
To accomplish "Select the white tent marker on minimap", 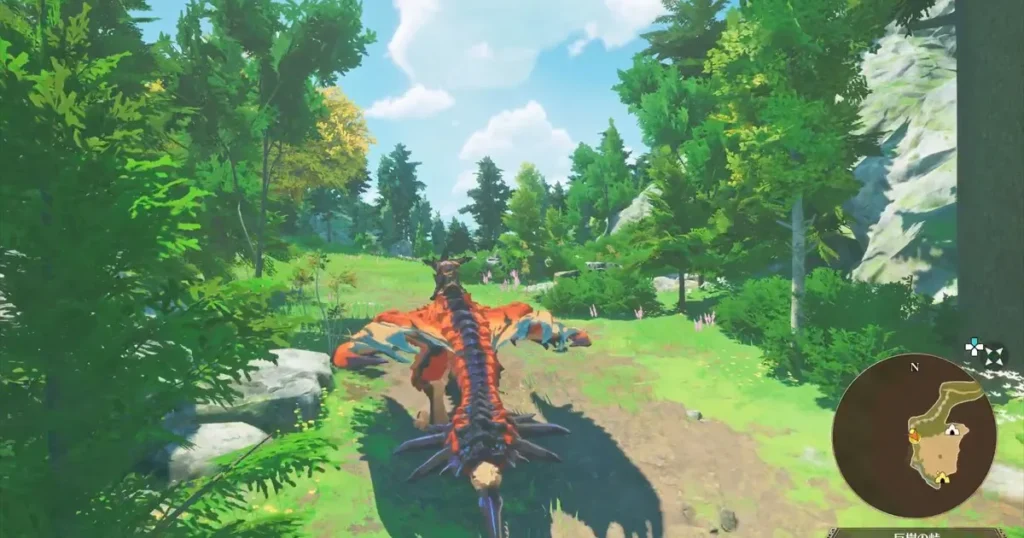I will 952,431.
